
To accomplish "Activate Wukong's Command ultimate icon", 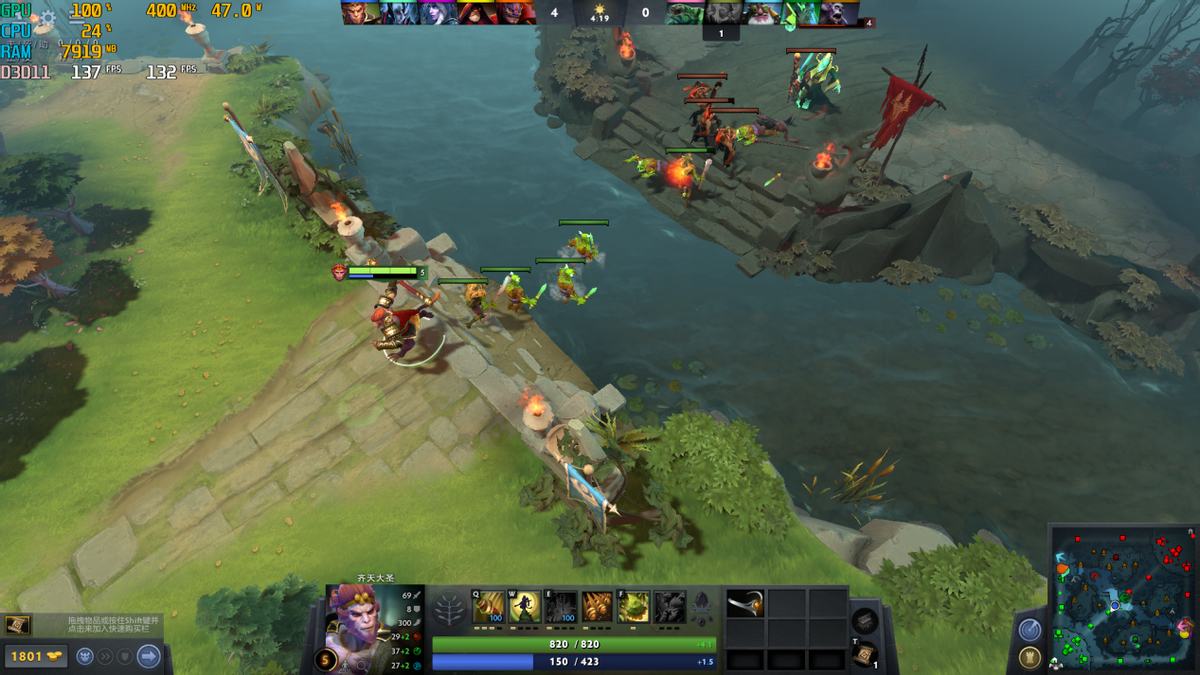I will coord(670,607).
